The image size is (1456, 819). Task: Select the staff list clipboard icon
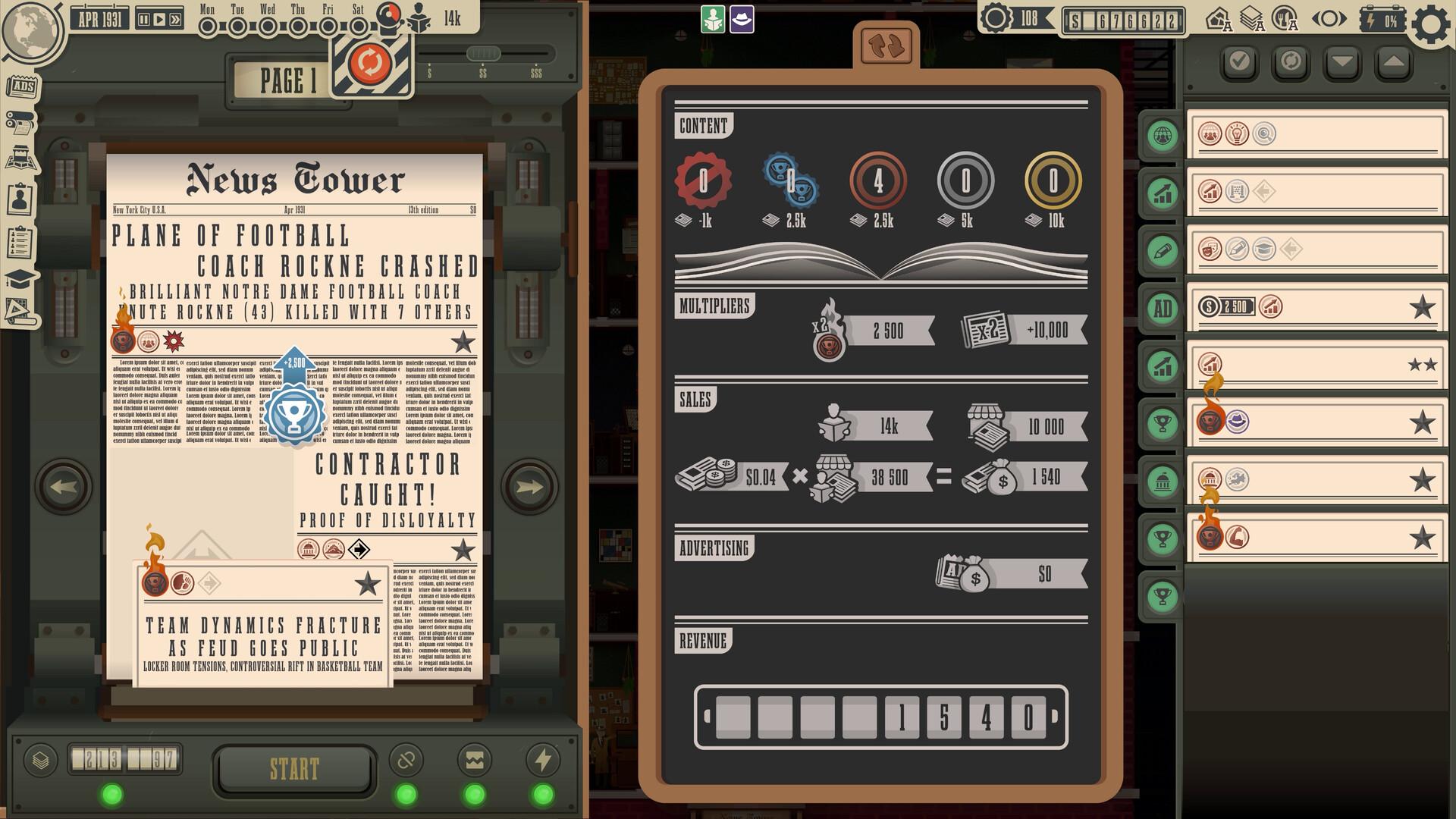21,239
